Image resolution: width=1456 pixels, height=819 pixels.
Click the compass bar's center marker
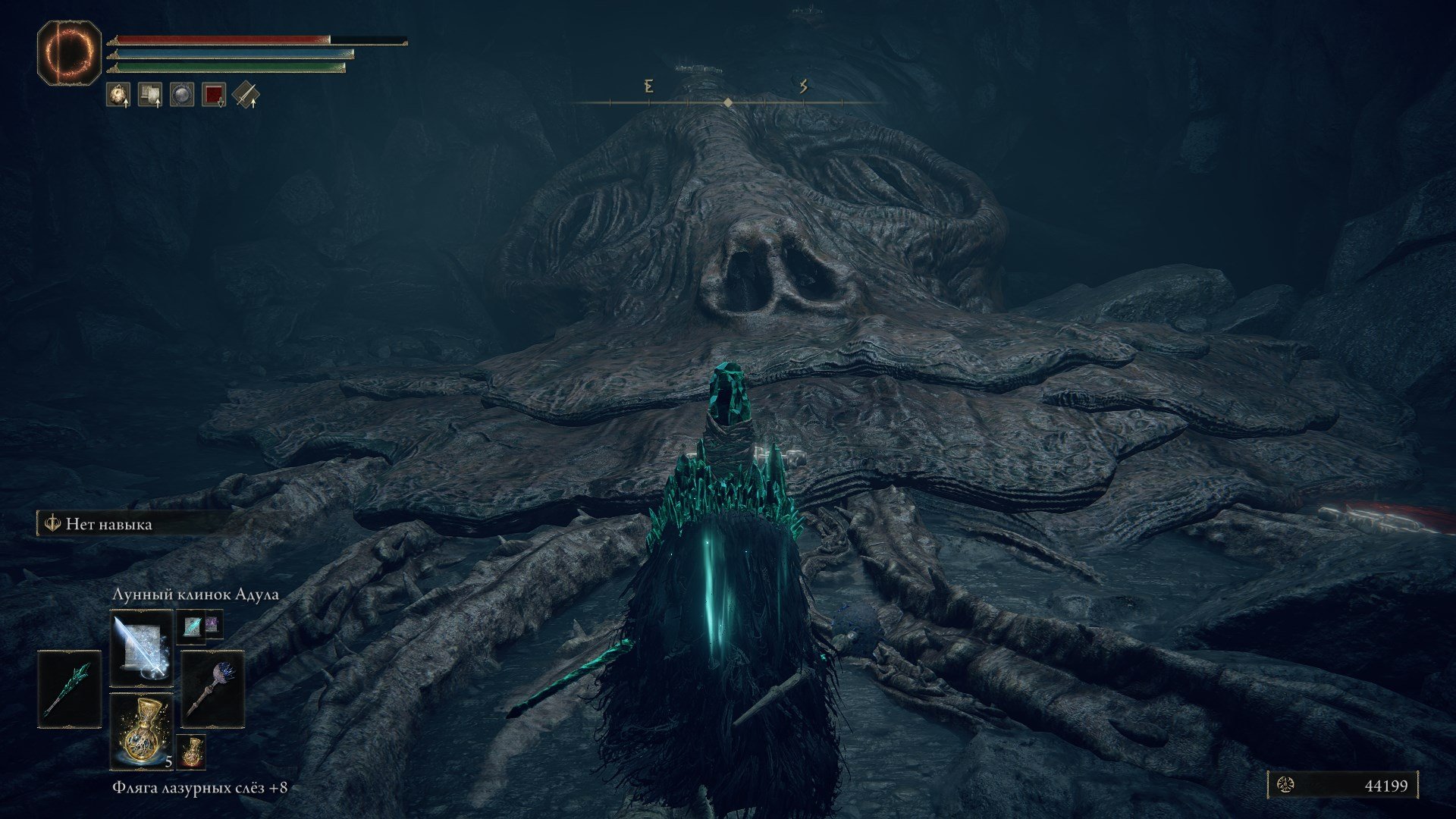click(728, 102)
